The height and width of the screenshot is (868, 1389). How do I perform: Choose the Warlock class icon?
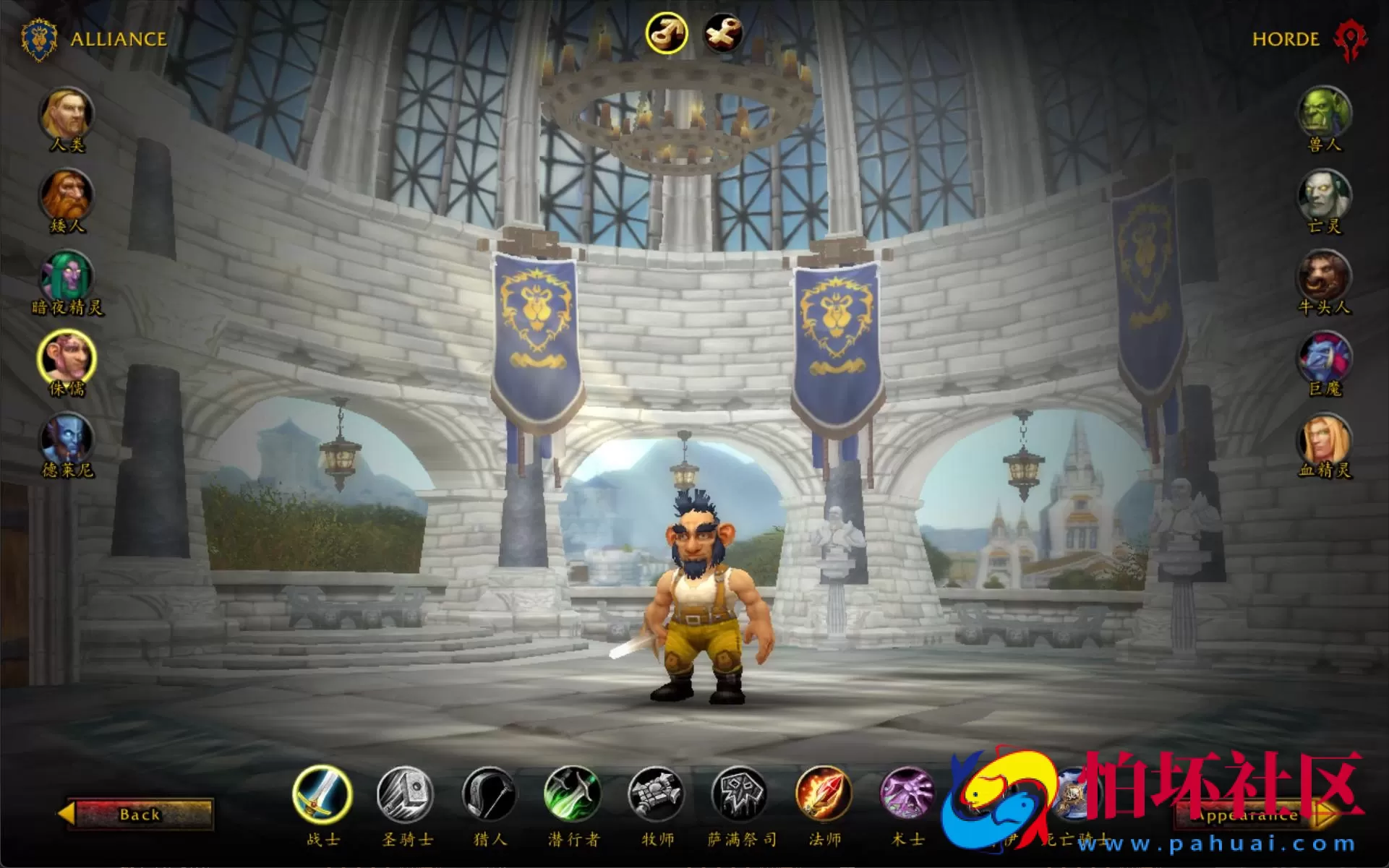pos(907,799)
